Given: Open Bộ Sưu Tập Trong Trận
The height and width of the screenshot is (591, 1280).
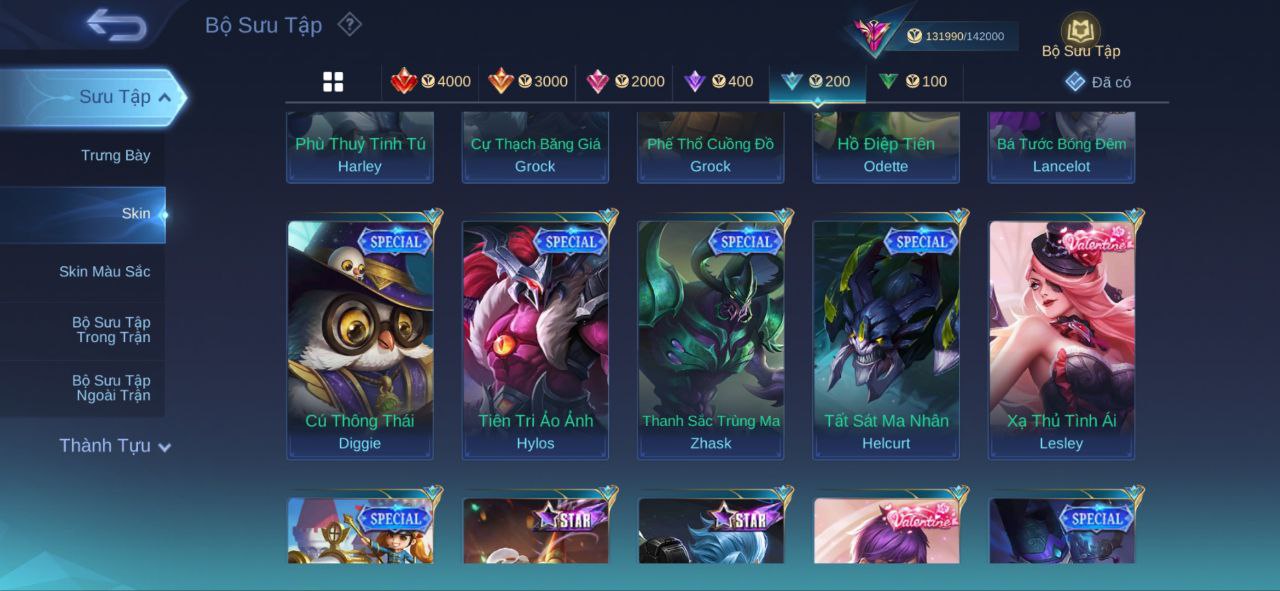Looking at the screenshot, I should point(110,330).
